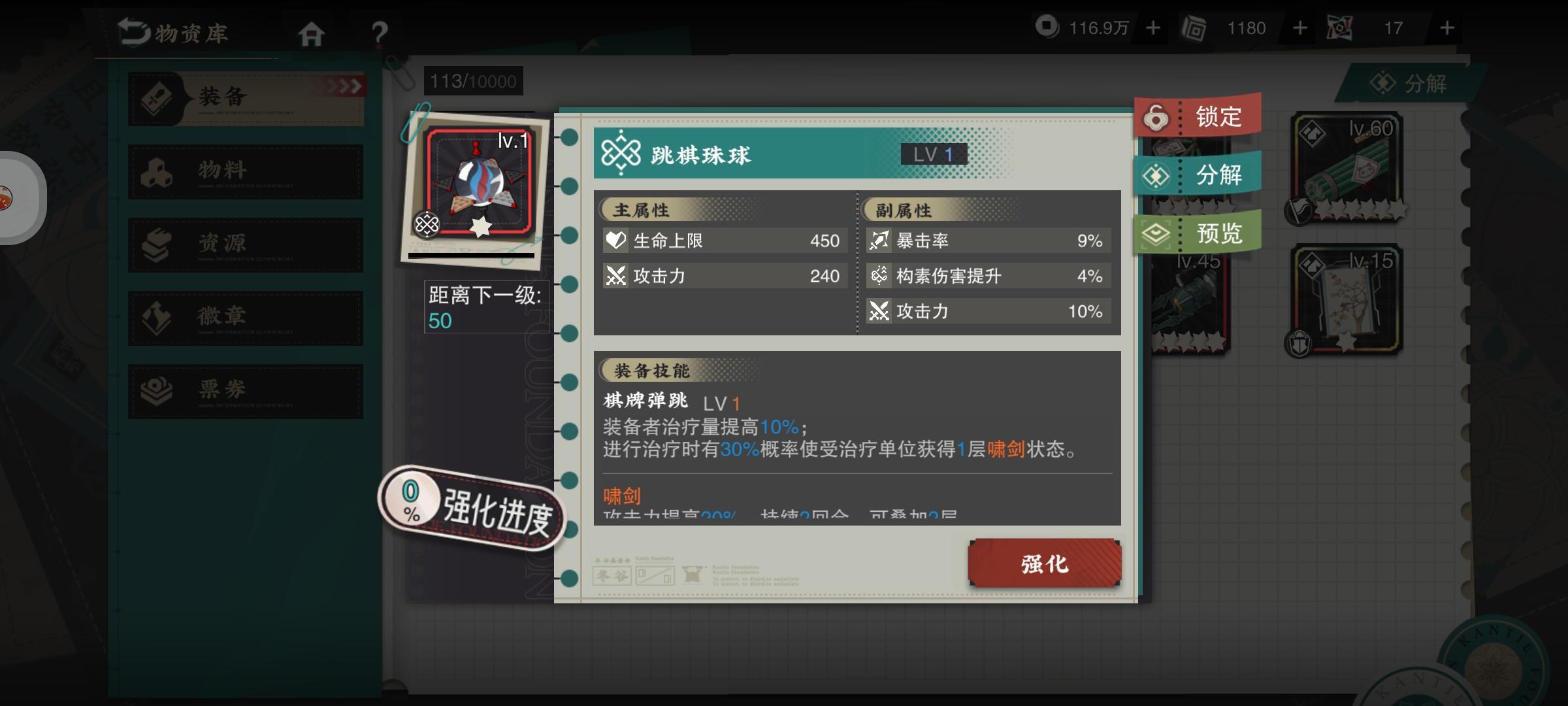Toggle the star favorite on the equipment card

tap(482, 226)
